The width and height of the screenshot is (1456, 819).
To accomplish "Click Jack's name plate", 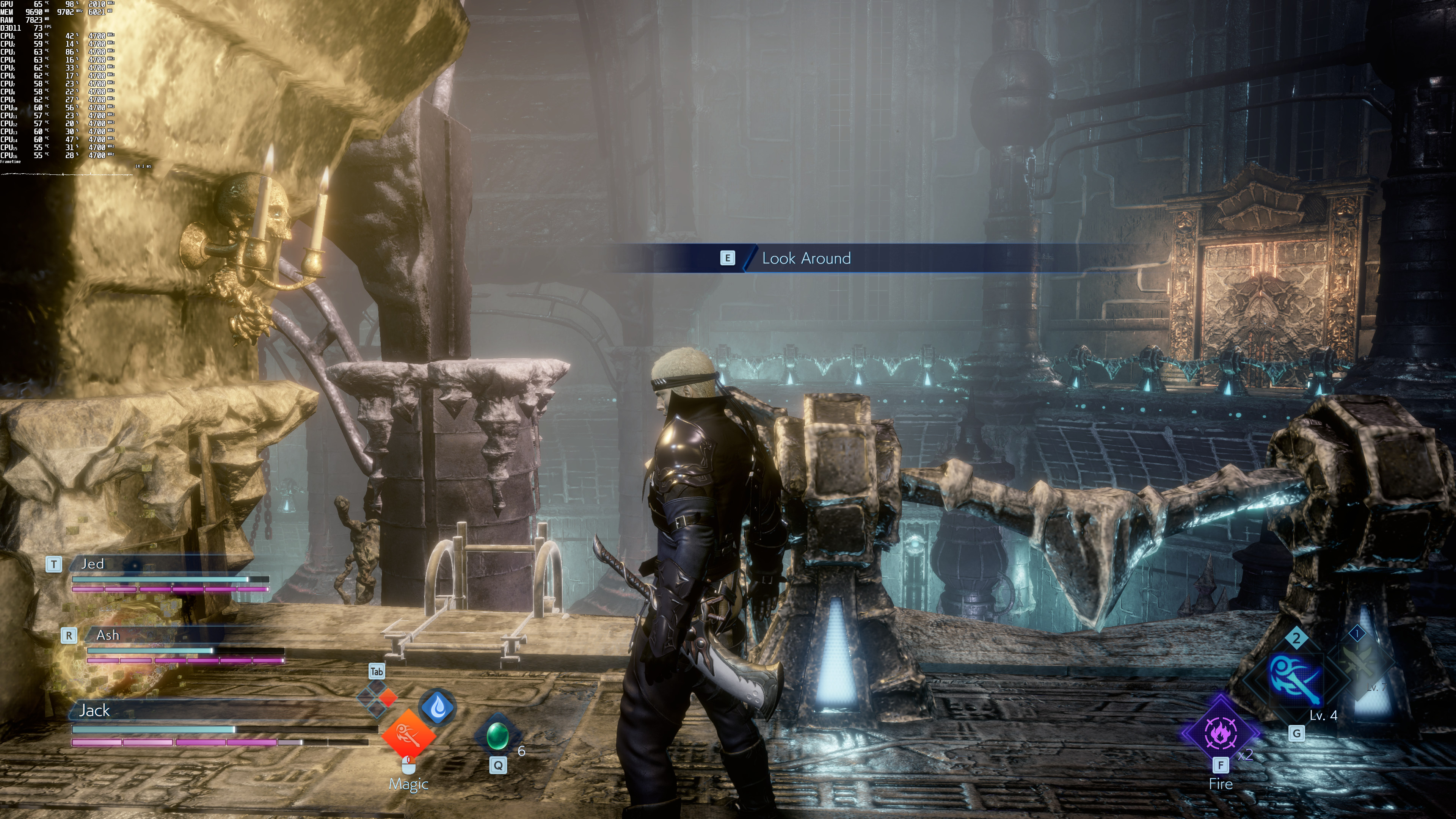I will (x=94, y=711).
